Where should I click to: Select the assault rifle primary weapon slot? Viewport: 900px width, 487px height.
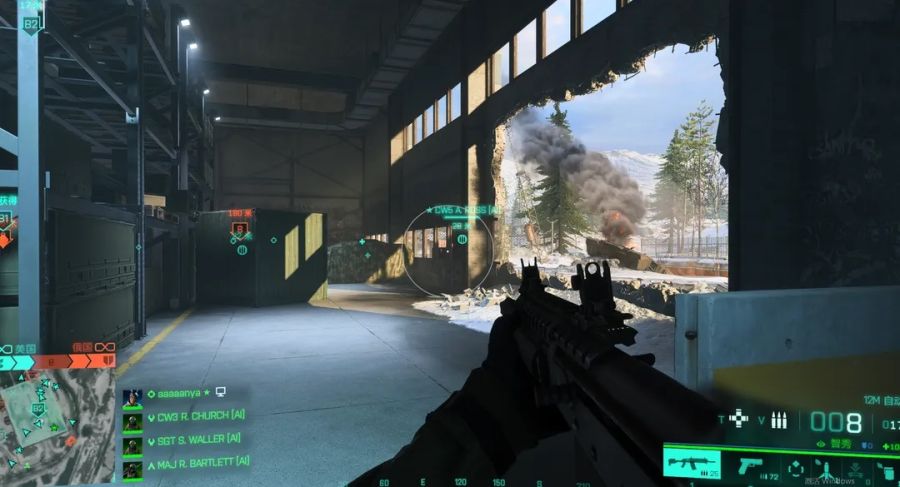click(691, 465)
